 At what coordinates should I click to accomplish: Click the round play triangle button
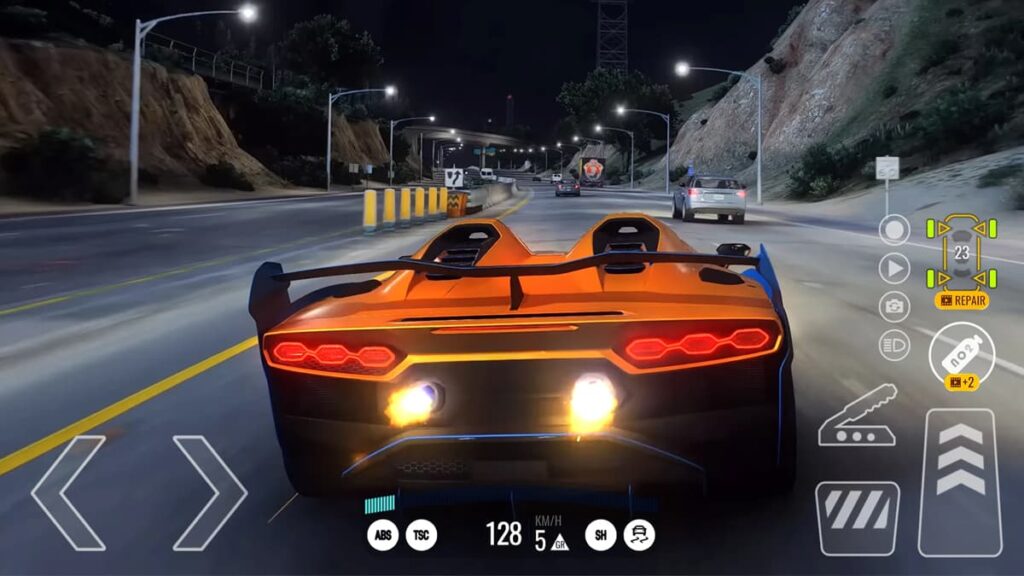coord(894,268)
